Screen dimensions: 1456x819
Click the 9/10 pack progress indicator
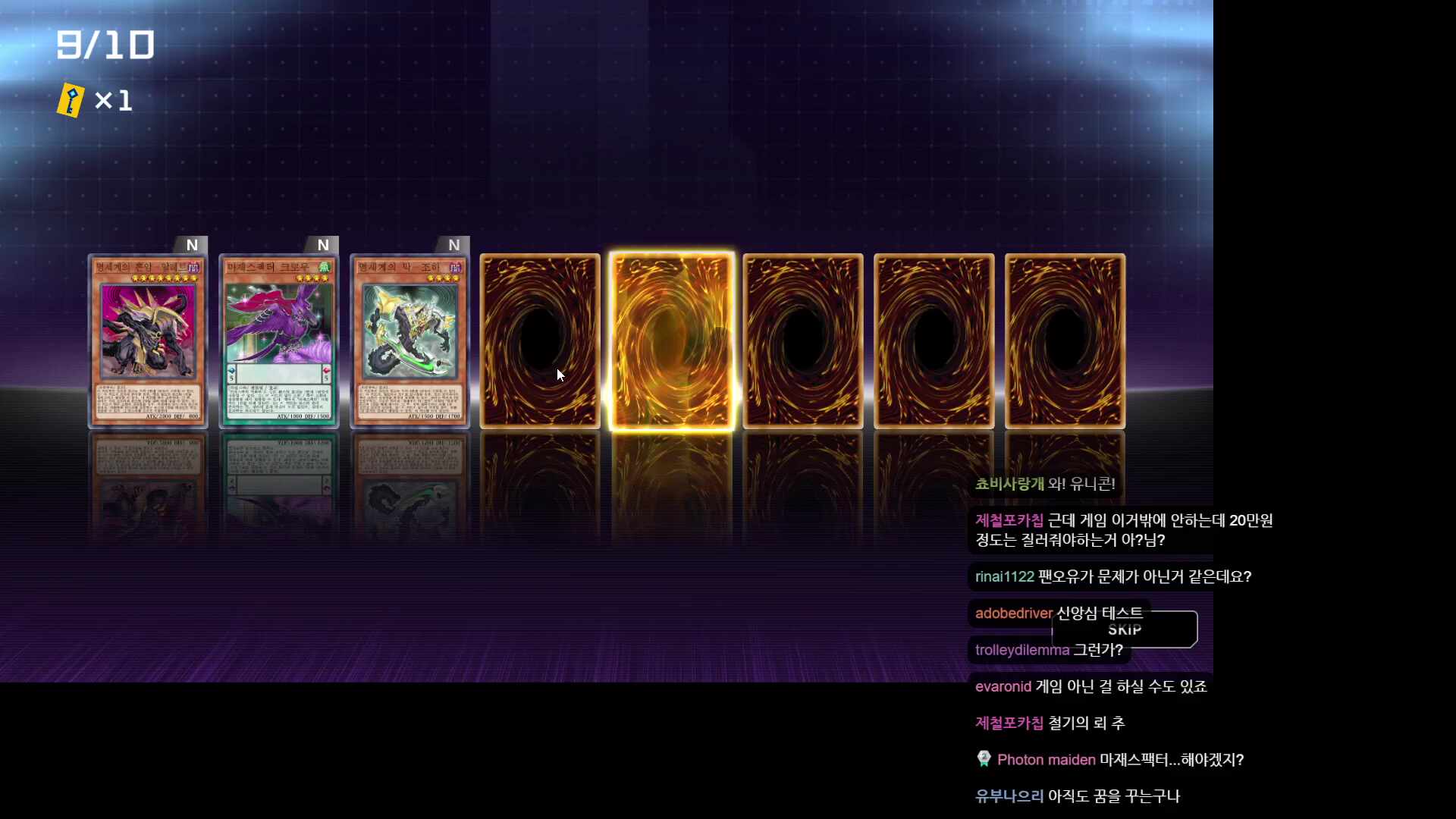pos(105,43)
